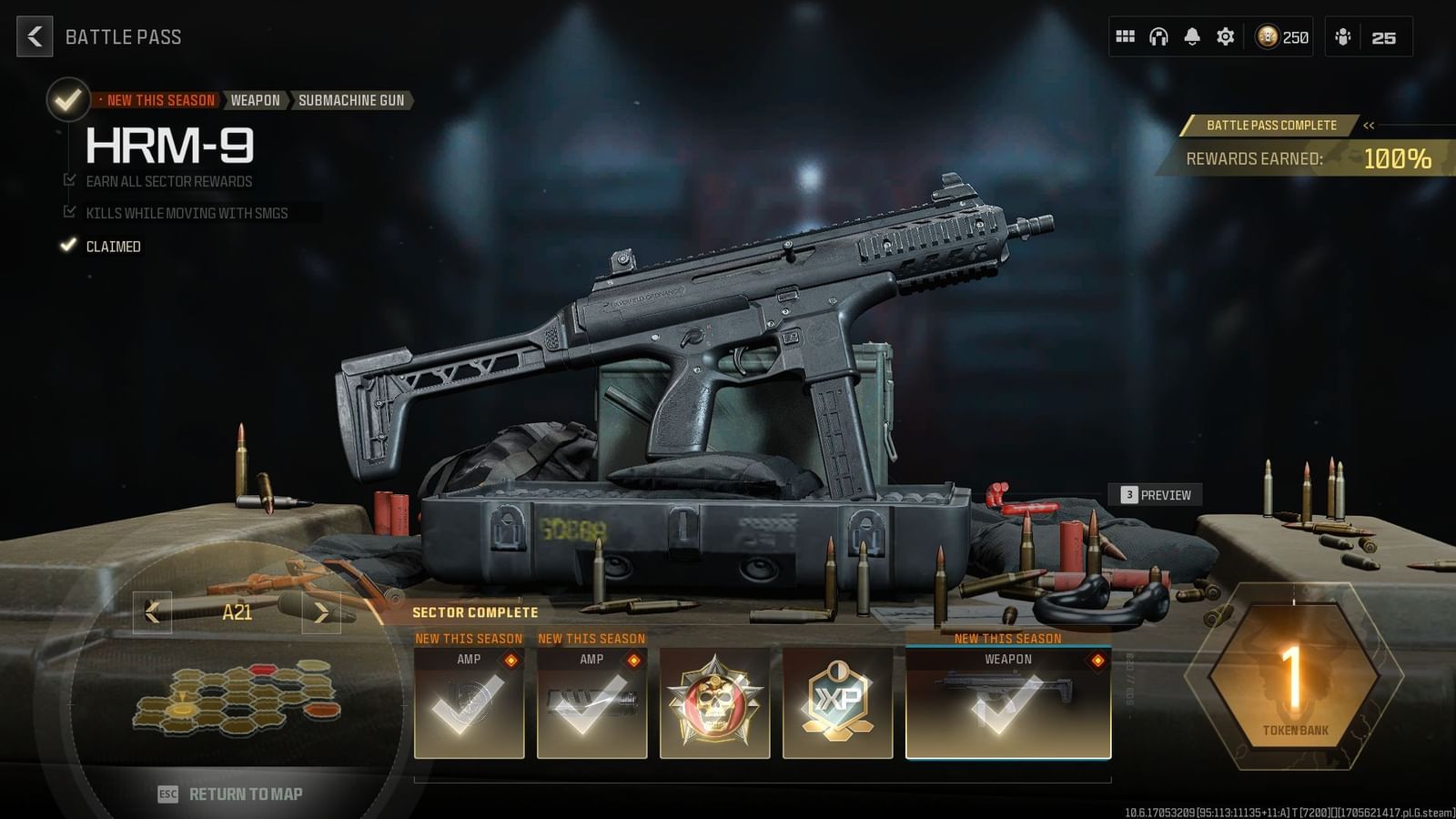
Task: Click Return To Map
Action: [x=230, y=792]
